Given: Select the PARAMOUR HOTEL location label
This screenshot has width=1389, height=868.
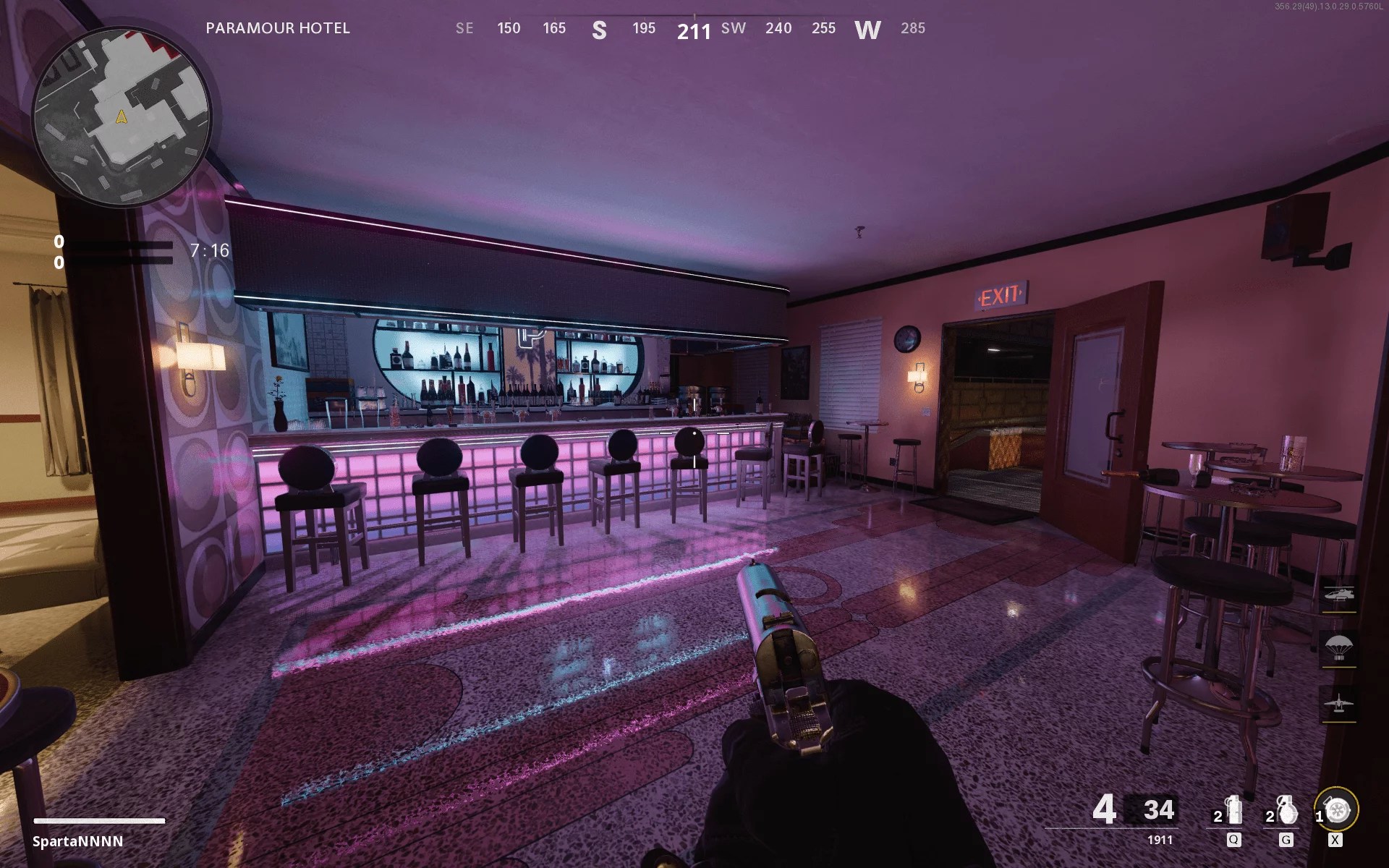Looking at the screenshot, I should pyautogui.click(x=278, y=29).
